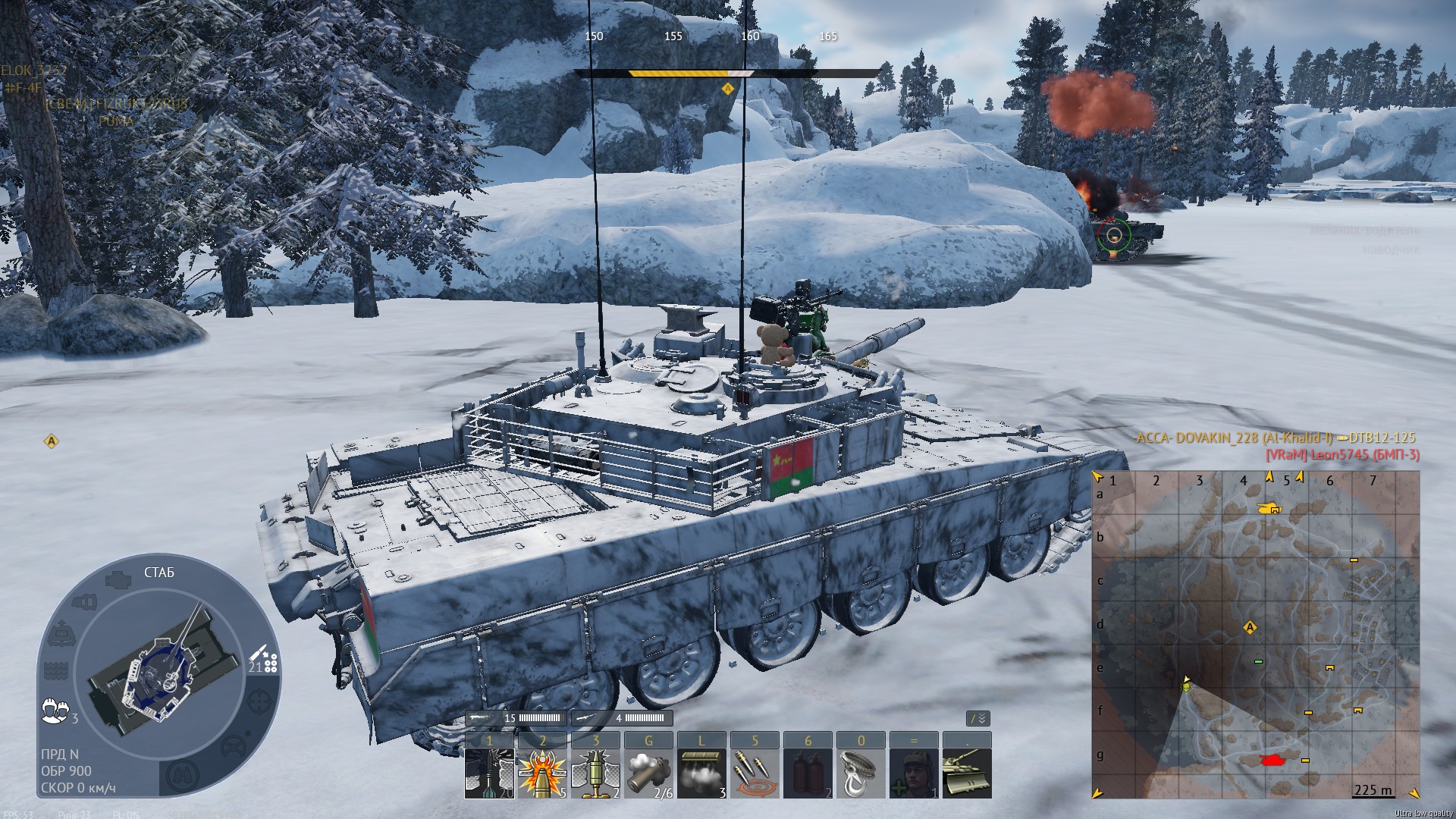Image resolution: width=1456 pixels, height=819 pixels.
Task: Choose the explosive shell in slot 2
Action: click(x=542, y=773)
